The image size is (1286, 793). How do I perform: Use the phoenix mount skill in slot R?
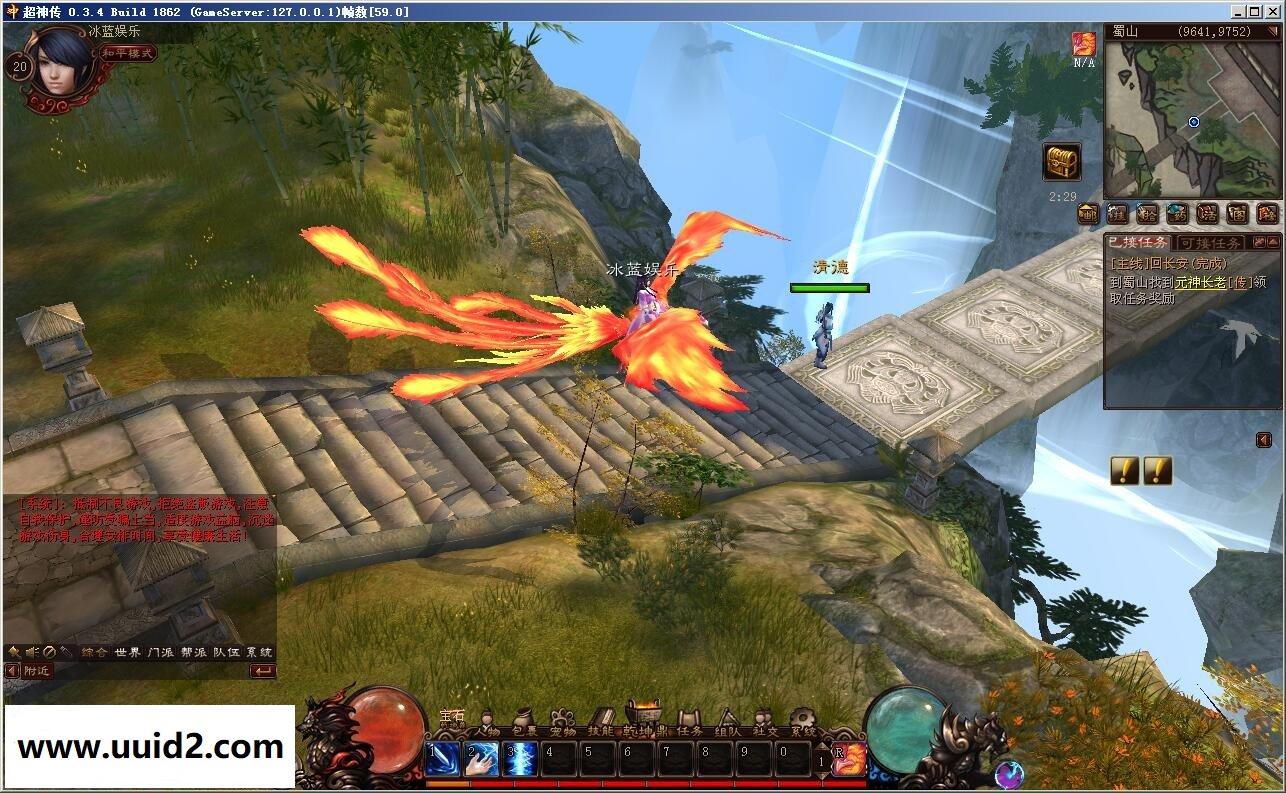849,759
